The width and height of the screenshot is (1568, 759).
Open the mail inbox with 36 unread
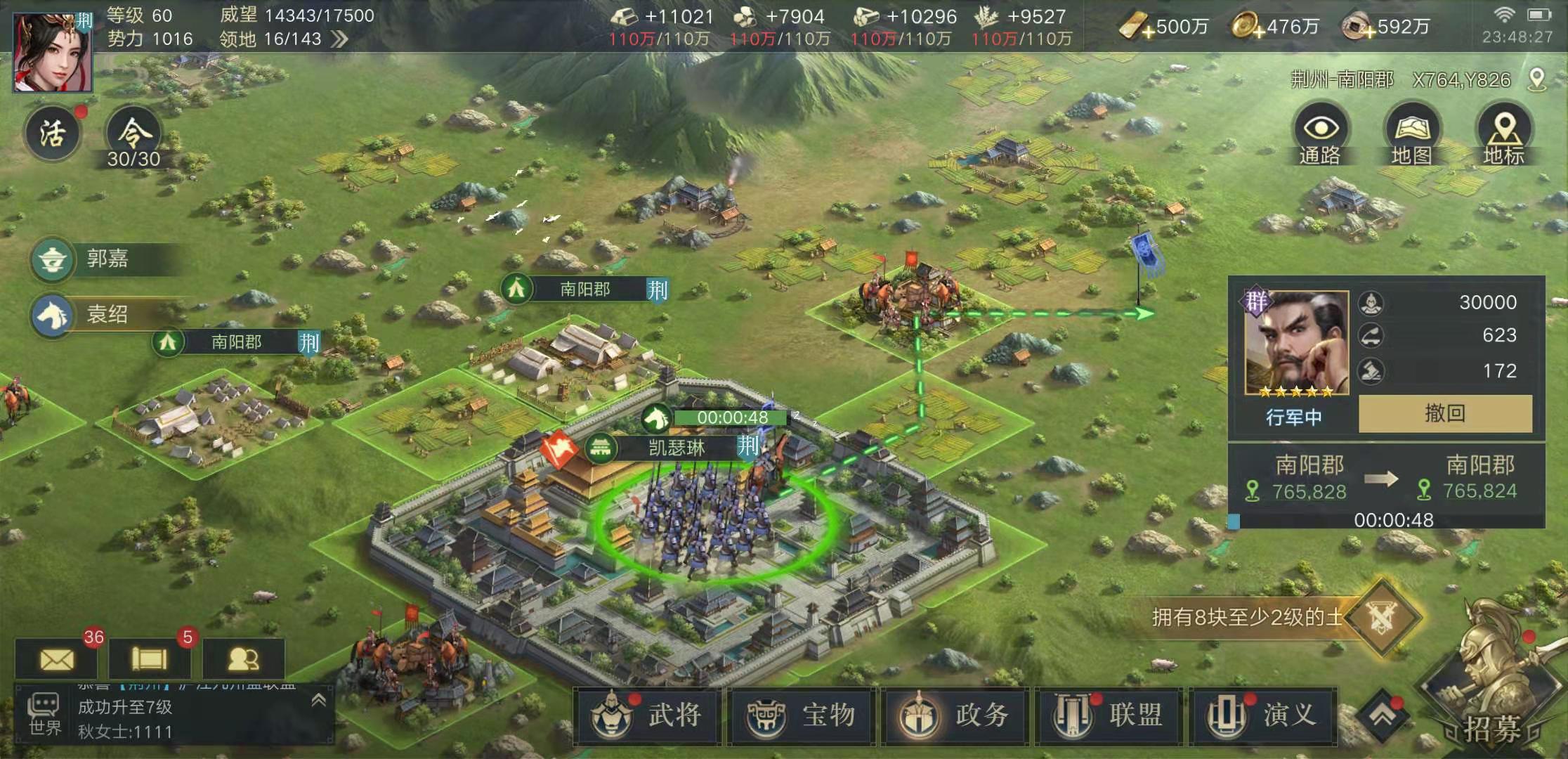[x=57, y=659]
